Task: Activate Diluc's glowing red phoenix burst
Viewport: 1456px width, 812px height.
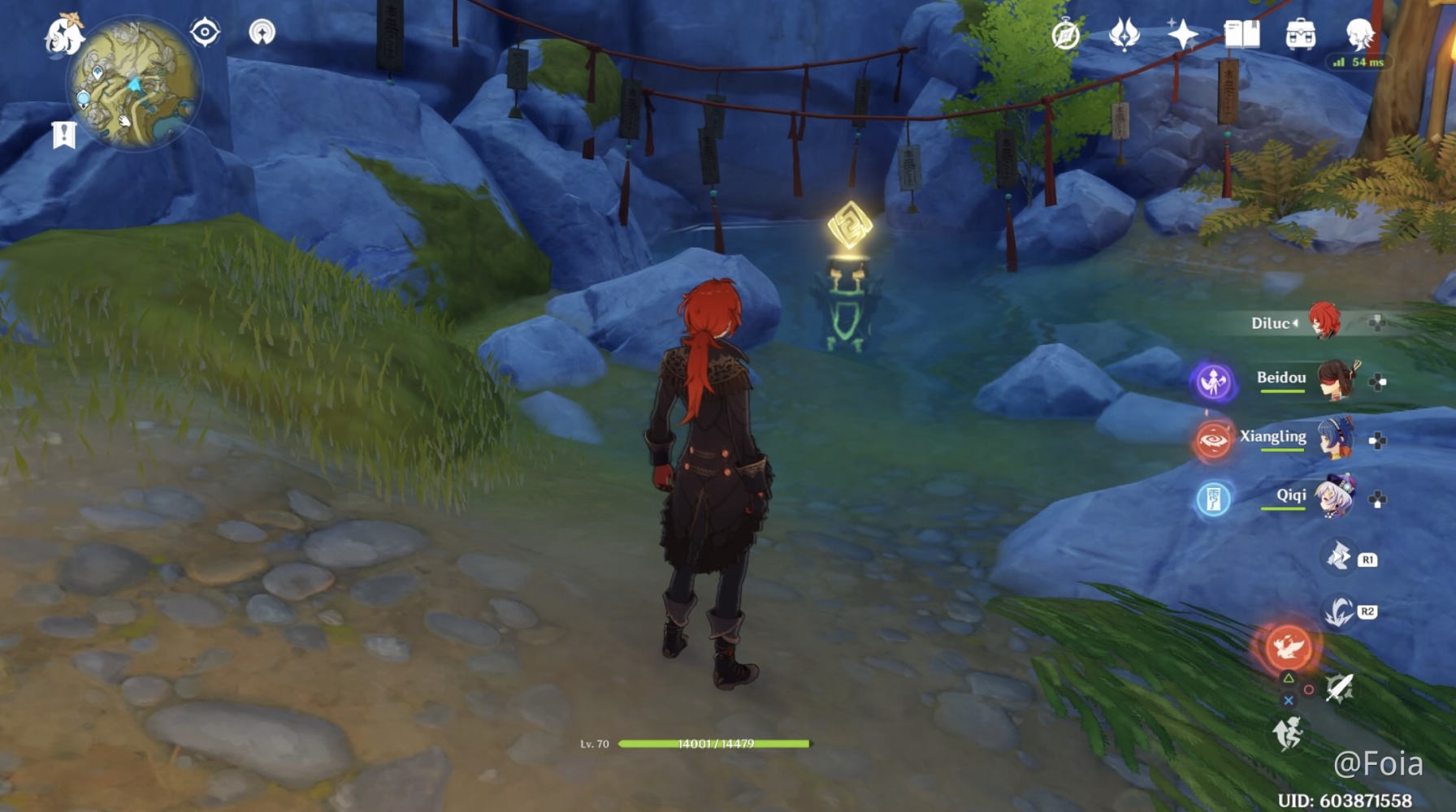Action: [1288, 646]
